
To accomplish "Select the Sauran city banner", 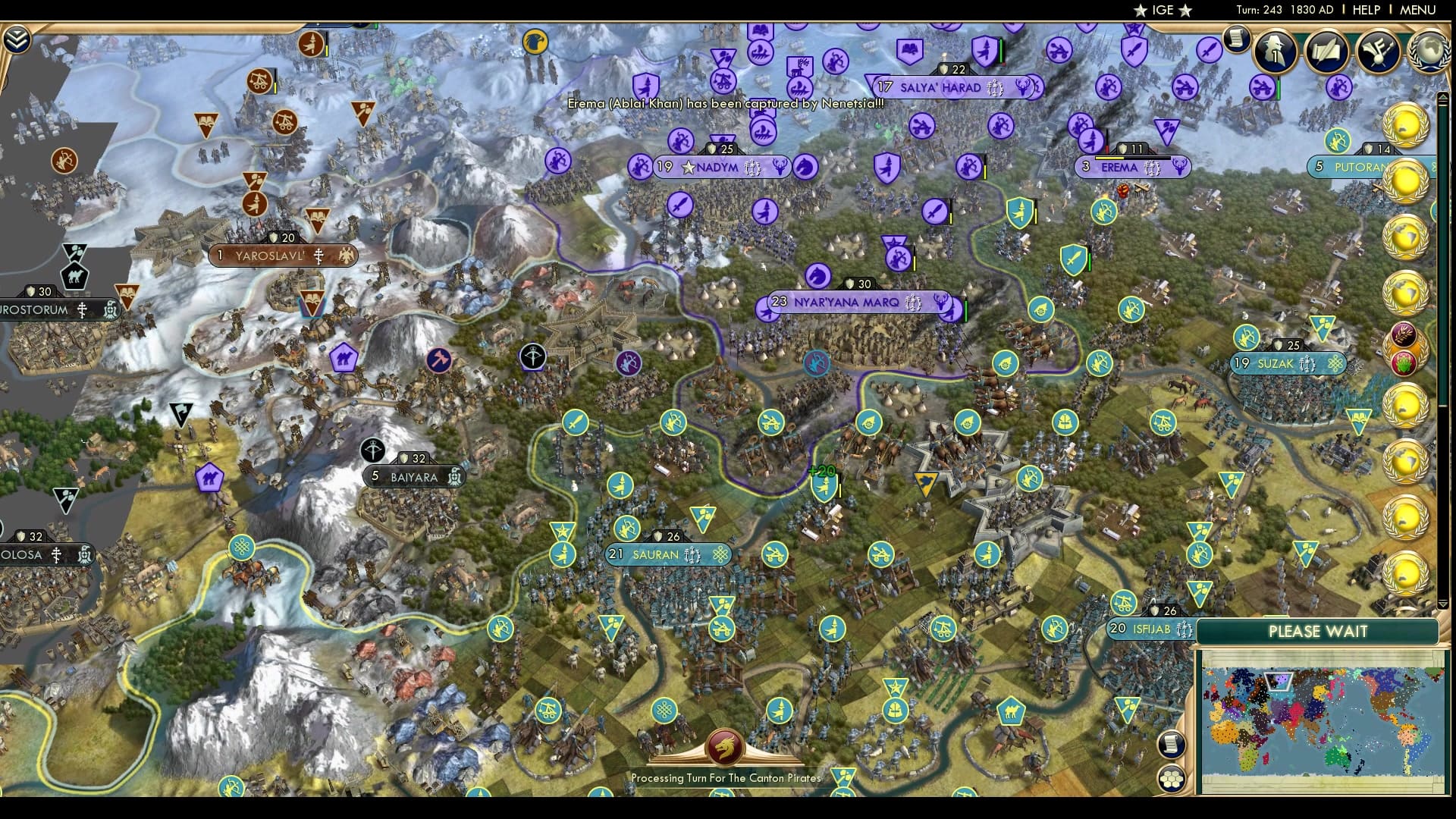I will [x=670, y=554].
